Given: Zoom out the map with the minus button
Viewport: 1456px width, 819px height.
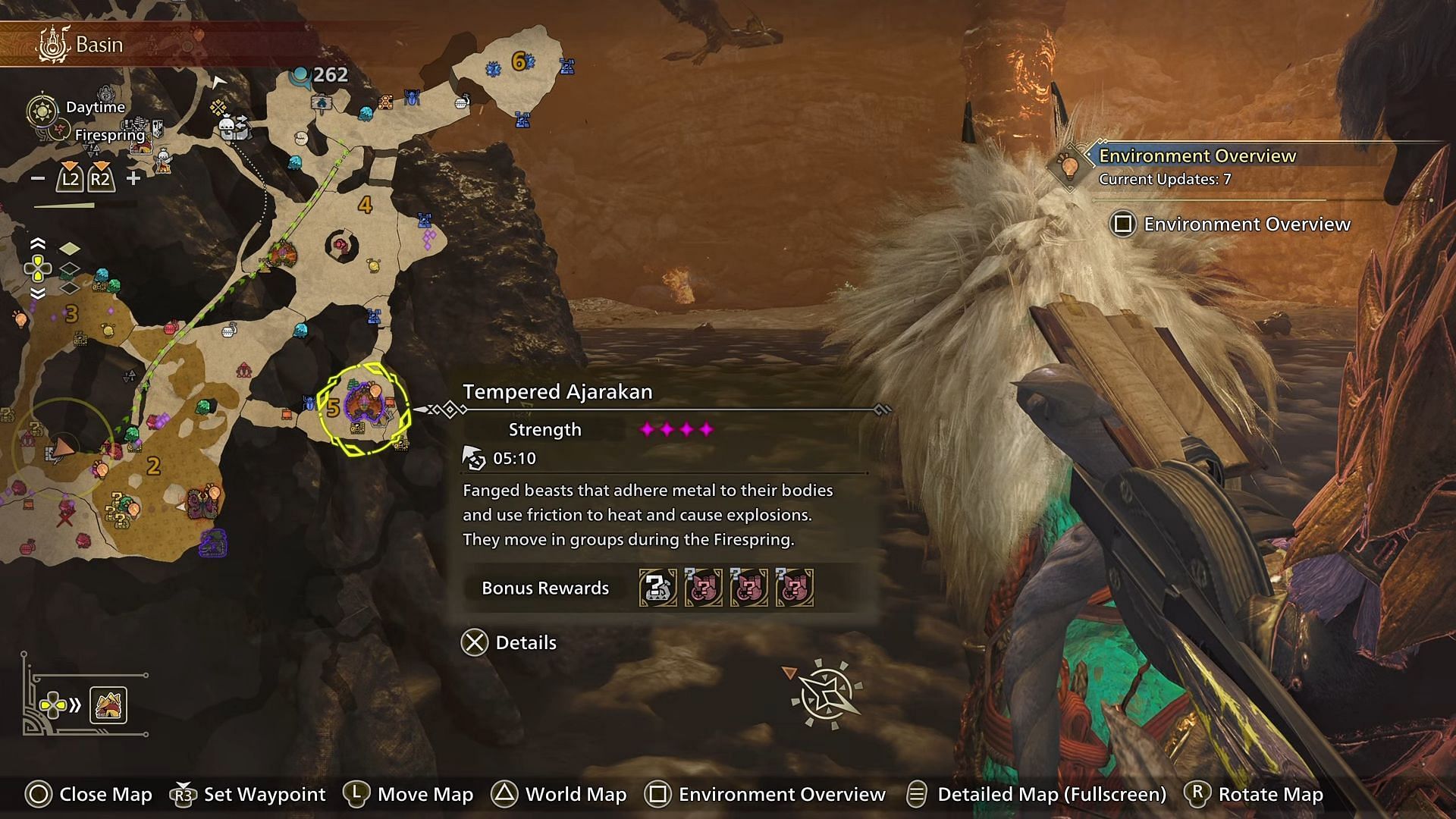Looking at the screenshot, I should click(x=37, y=179).
